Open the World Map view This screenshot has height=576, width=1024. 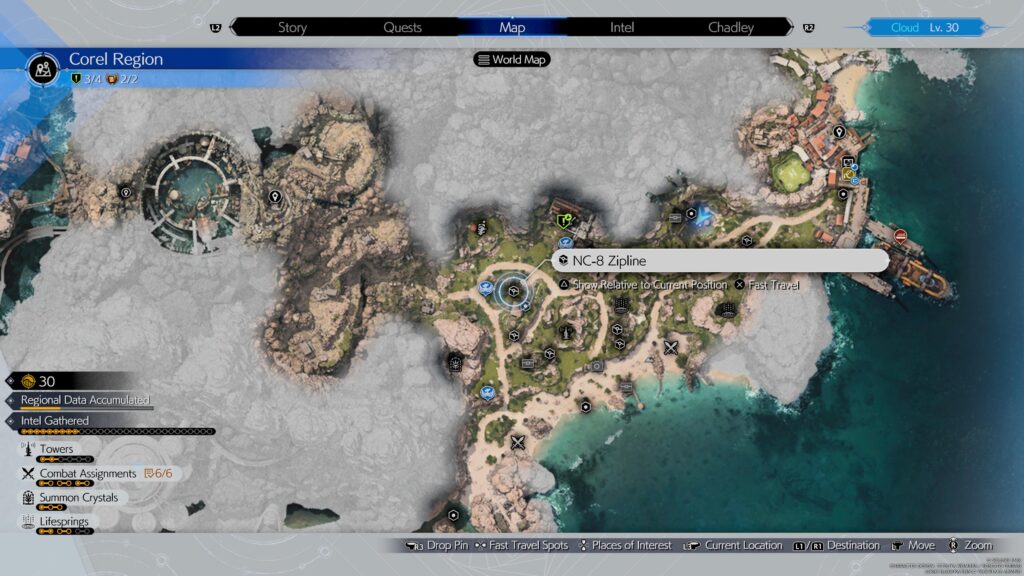click(x=514, y=59)
